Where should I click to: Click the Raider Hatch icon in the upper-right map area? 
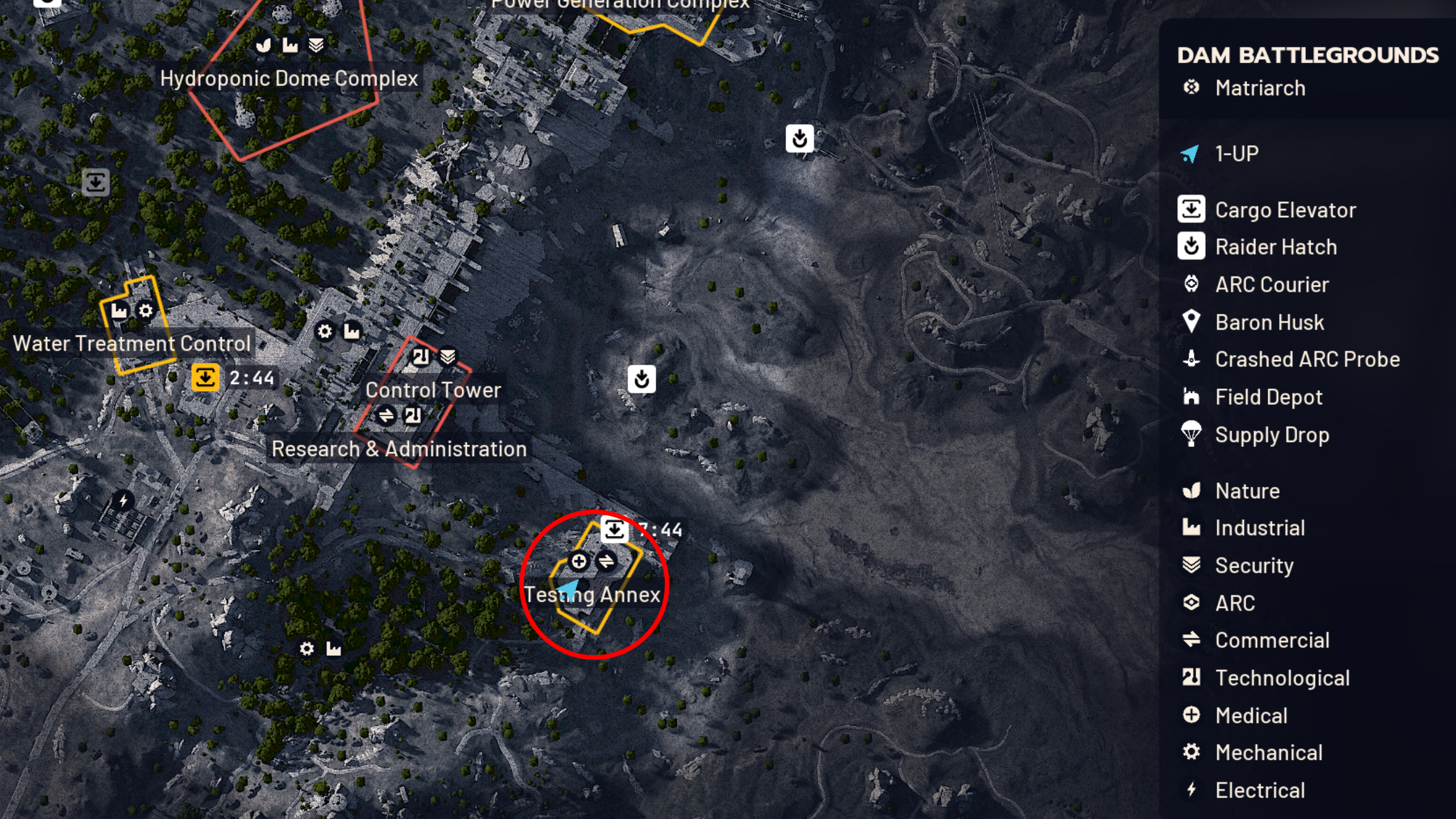[801, 139]
